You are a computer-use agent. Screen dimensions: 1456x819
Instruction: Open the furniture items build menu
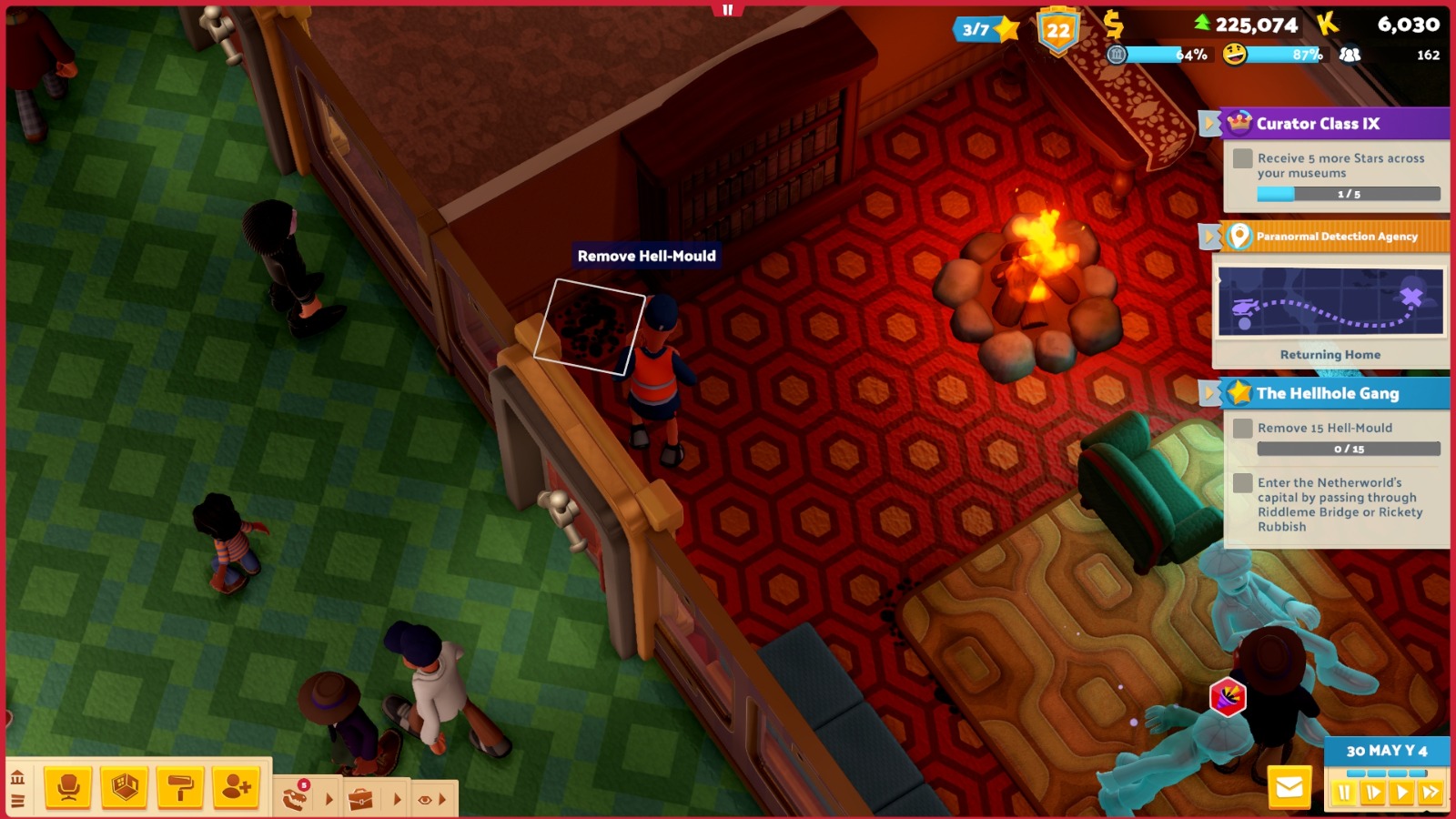coord(68,787)
